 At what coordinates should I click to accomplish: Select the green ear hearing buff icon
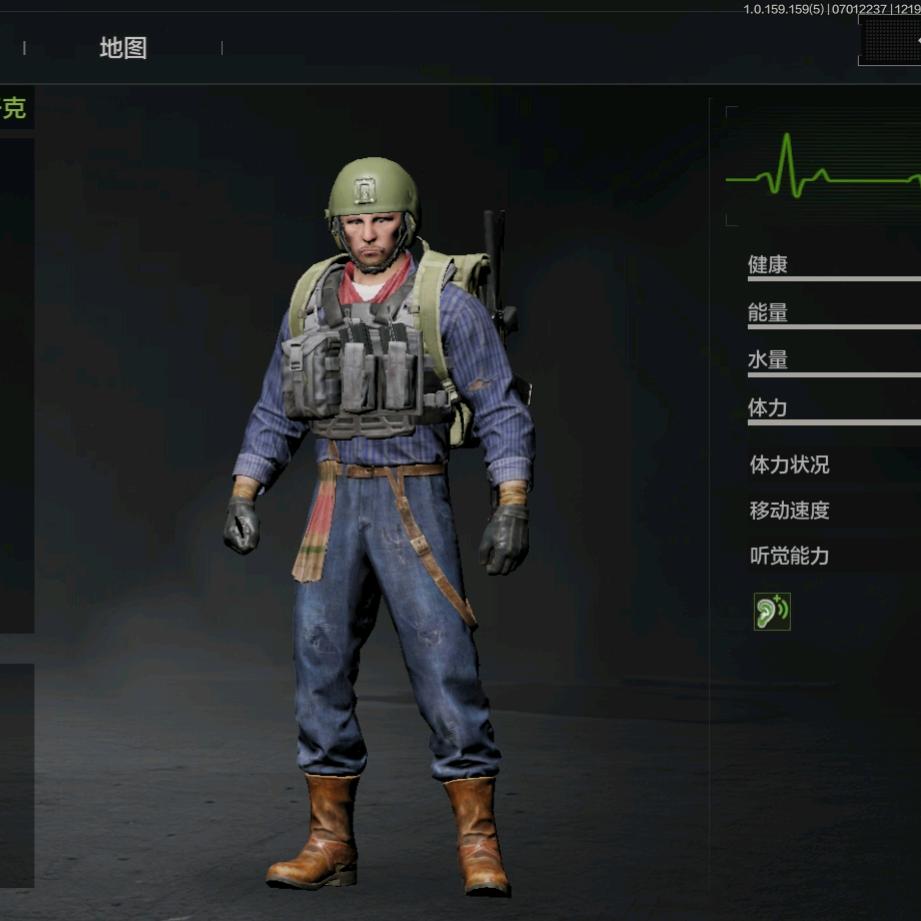(771, 611)
